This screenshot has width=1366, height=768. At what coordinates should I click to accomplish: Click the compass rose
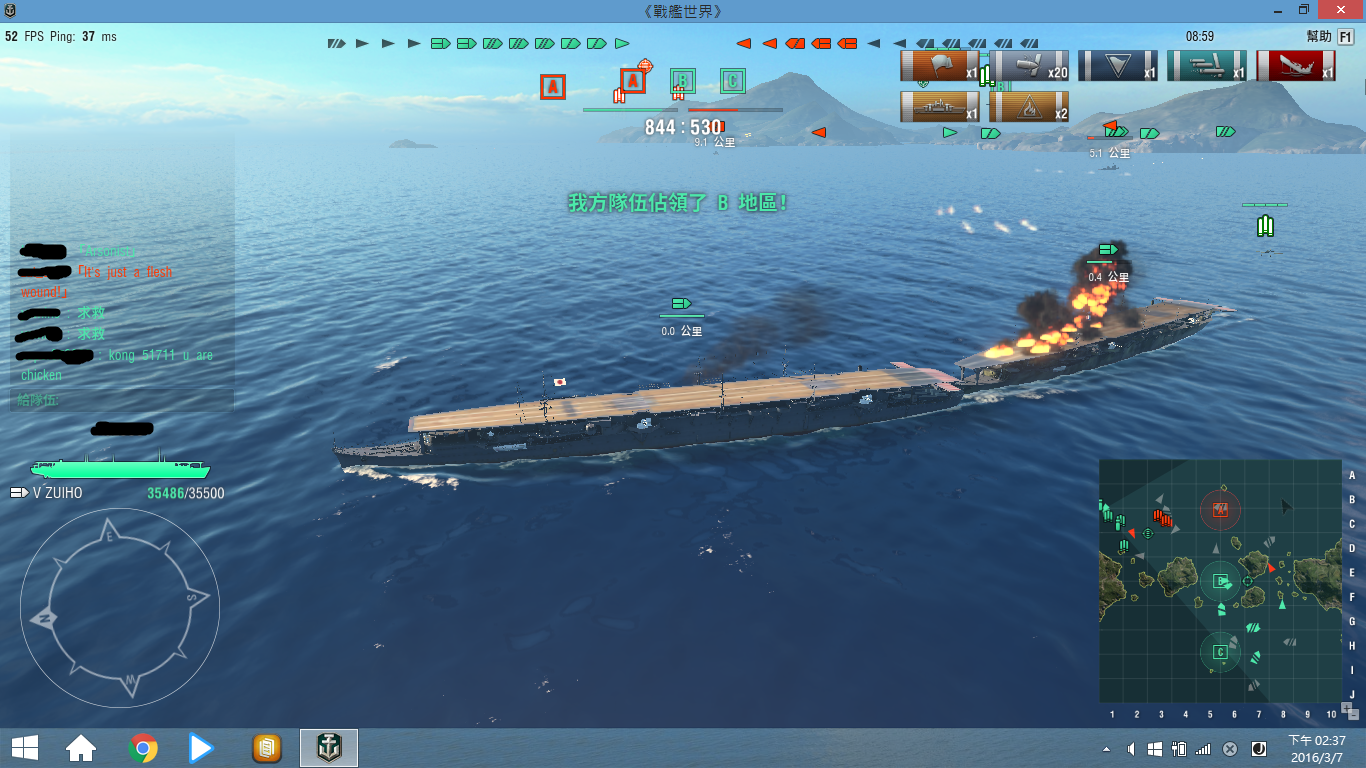[119, 608]
